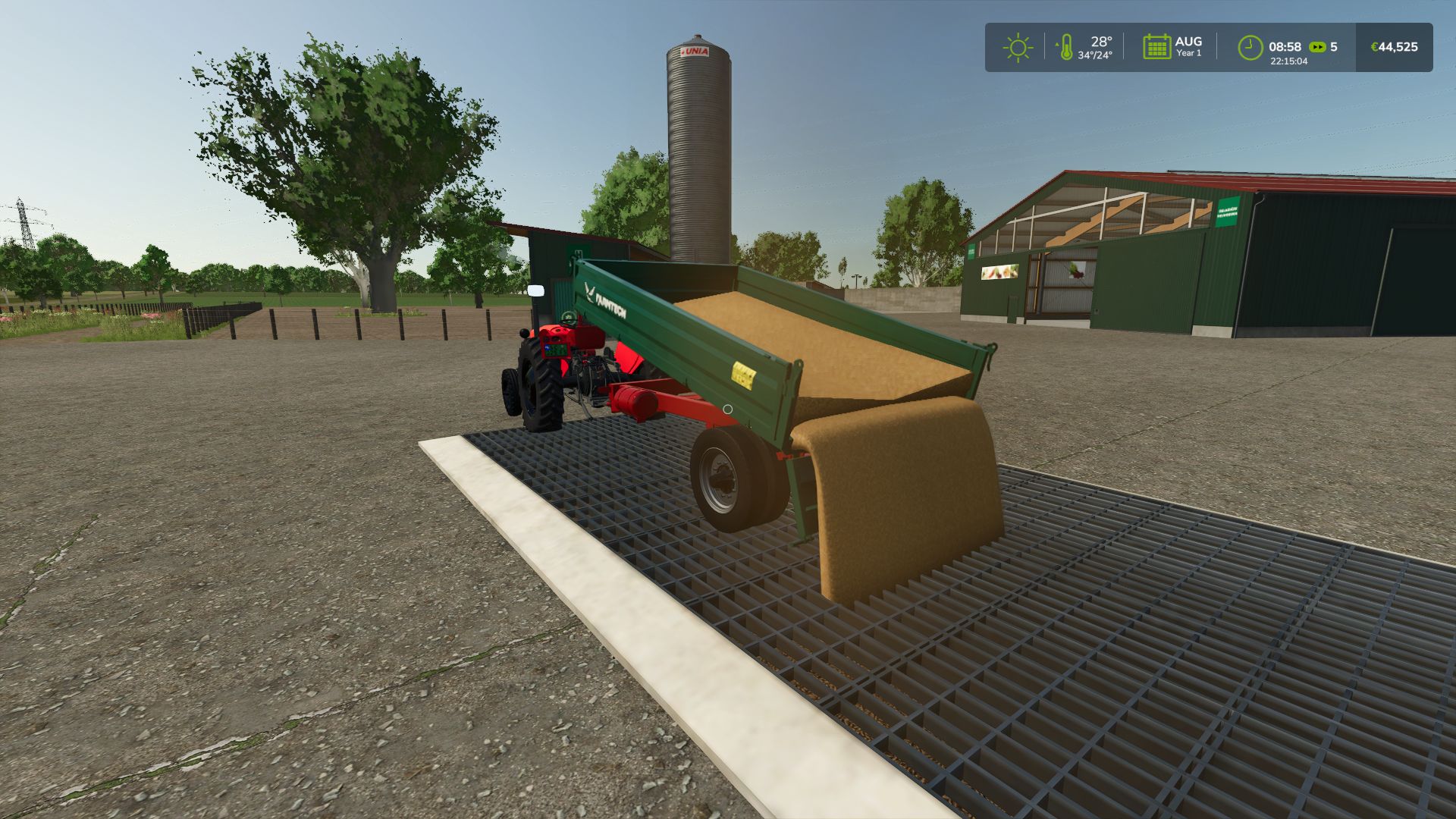Click the UNIA logo on the silo
Viewport: 1456px width, 819px height.
click(695, 51)
